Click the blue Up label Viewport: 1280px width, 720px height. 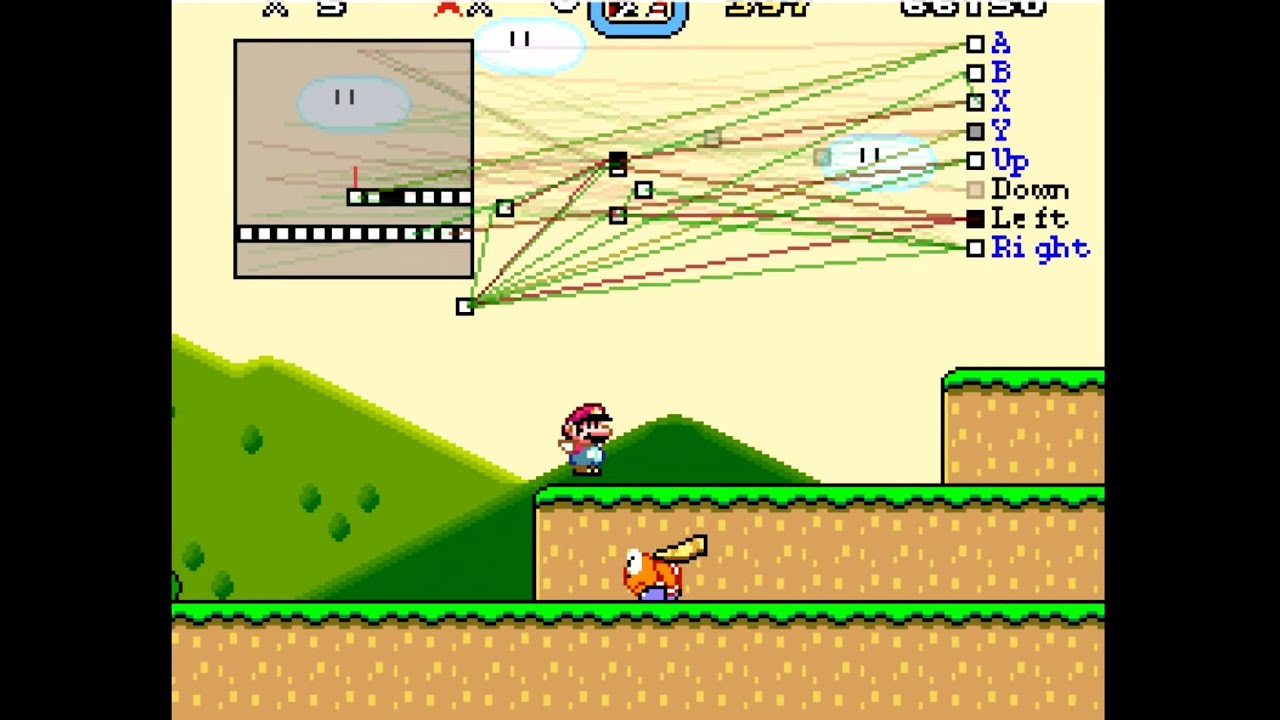[1012, 160]
